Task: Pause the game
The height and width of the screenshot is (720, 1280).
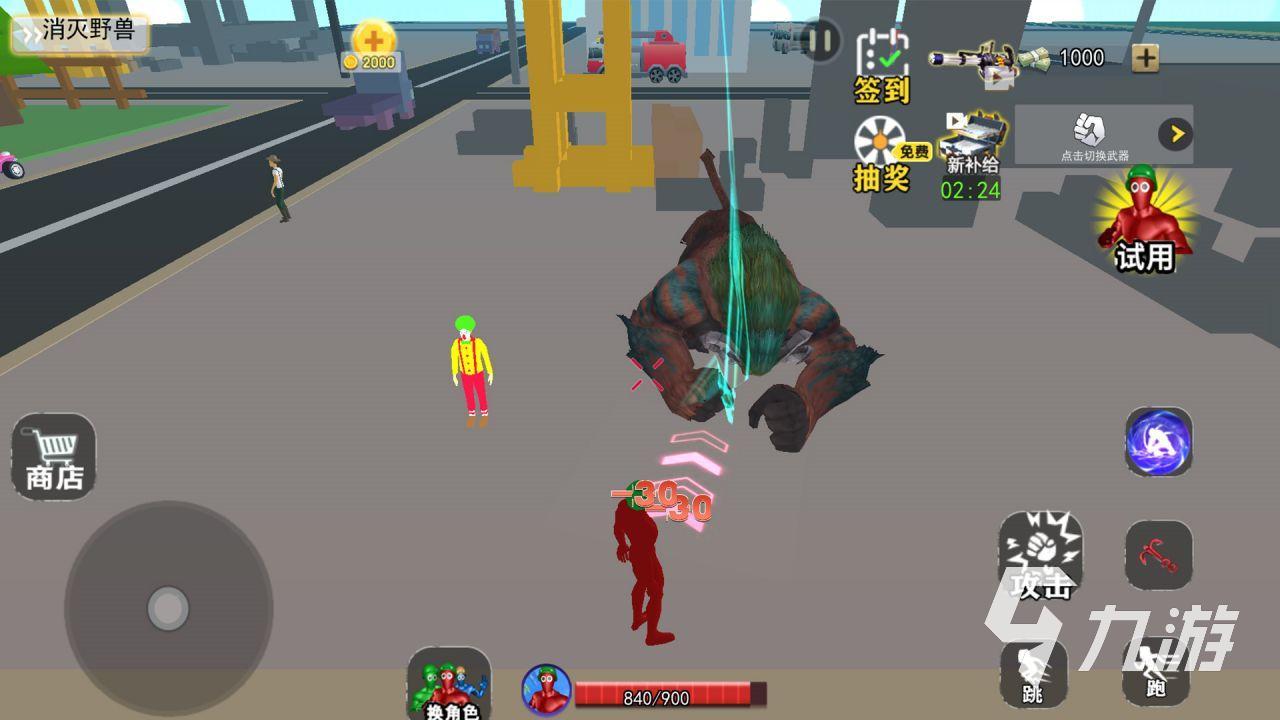Action: 820,42
